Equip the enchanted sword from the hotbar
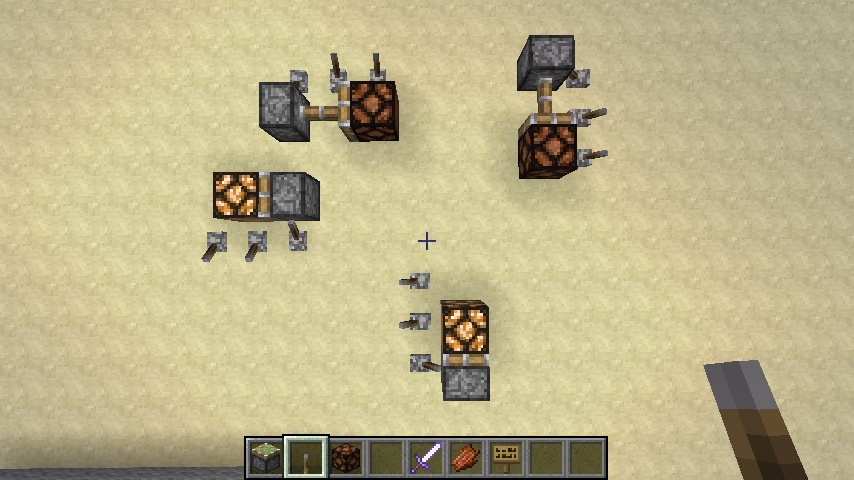 tap(425, 458)
